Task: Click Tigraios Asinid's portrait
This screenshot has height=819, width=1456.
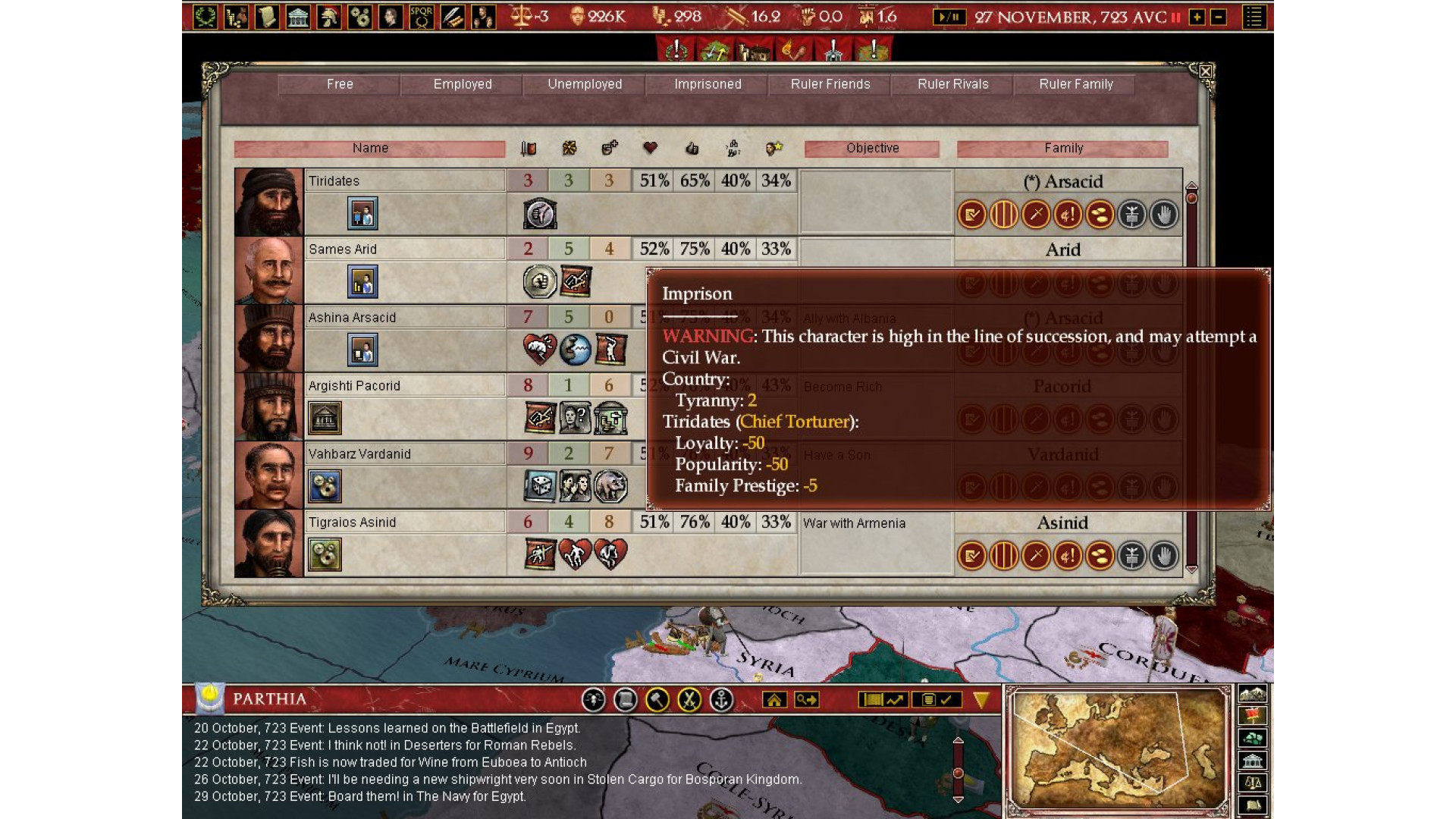Action: [268, 544]
